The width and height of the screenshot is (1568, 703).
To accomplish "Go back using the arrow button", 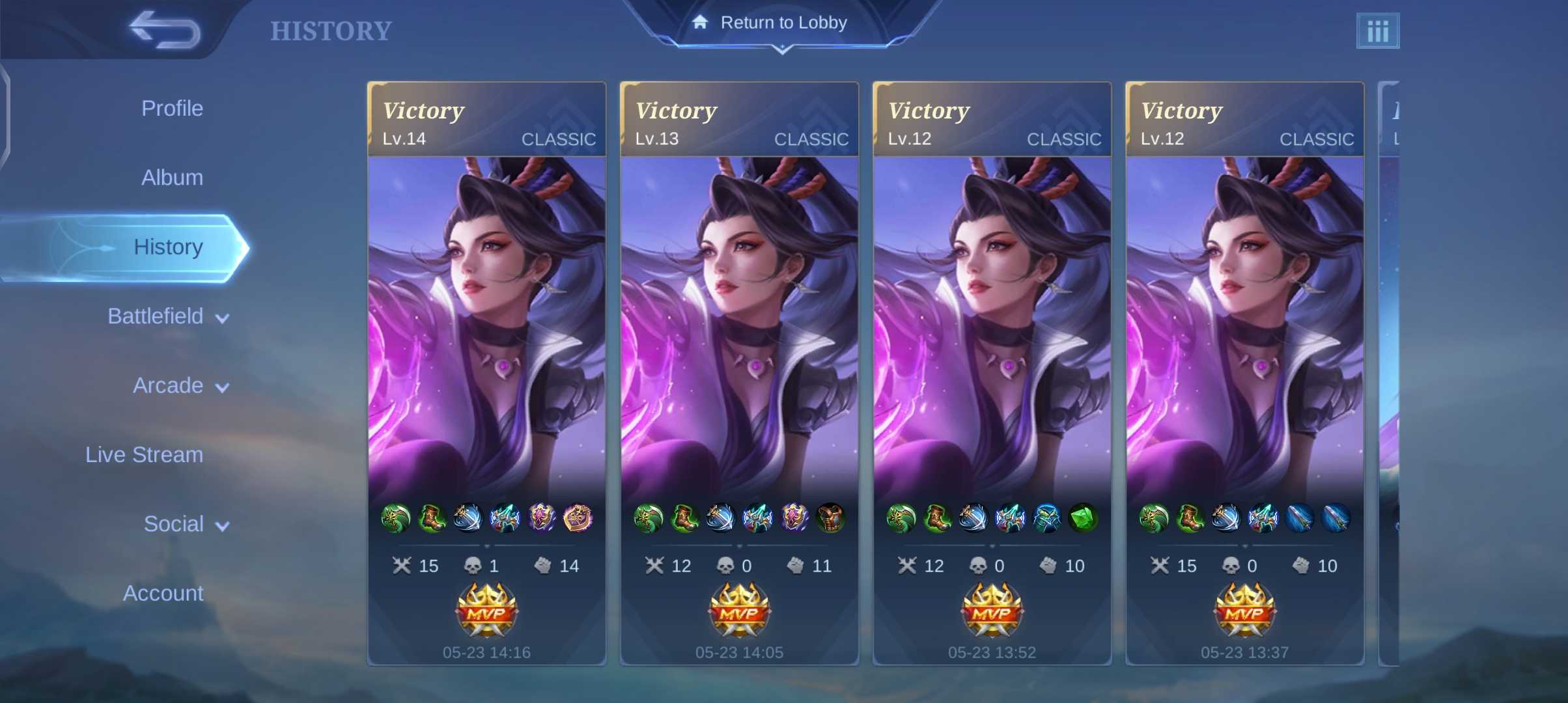I will (x=165, y=29).
